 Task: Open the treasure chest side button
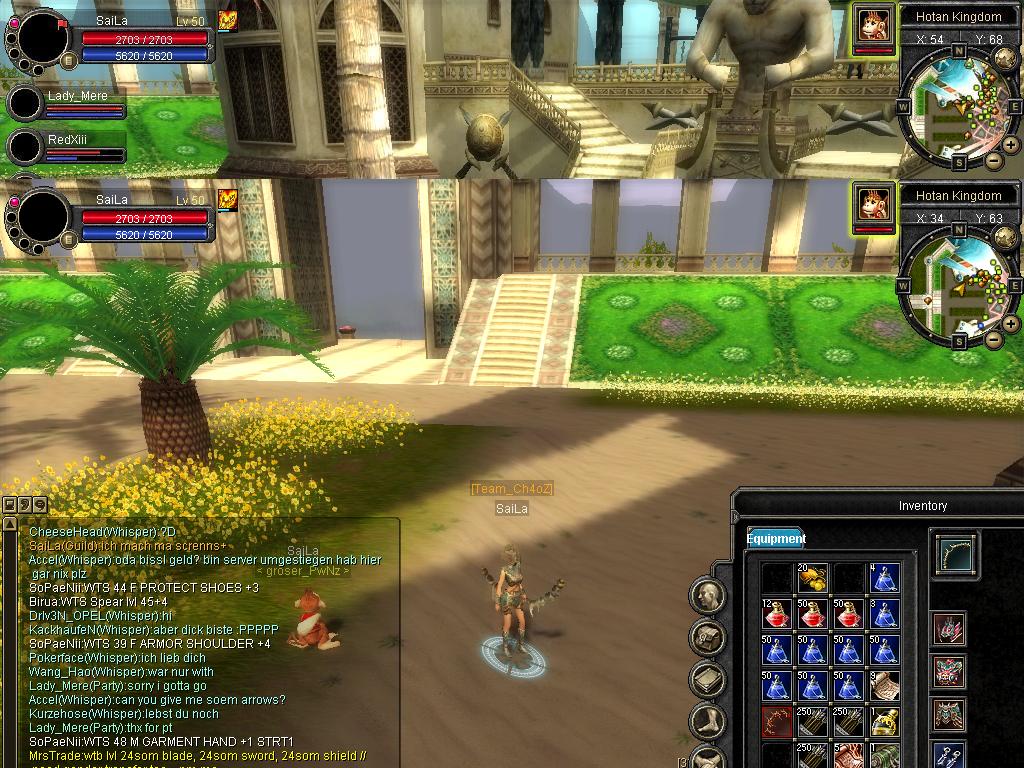[707, 637]
